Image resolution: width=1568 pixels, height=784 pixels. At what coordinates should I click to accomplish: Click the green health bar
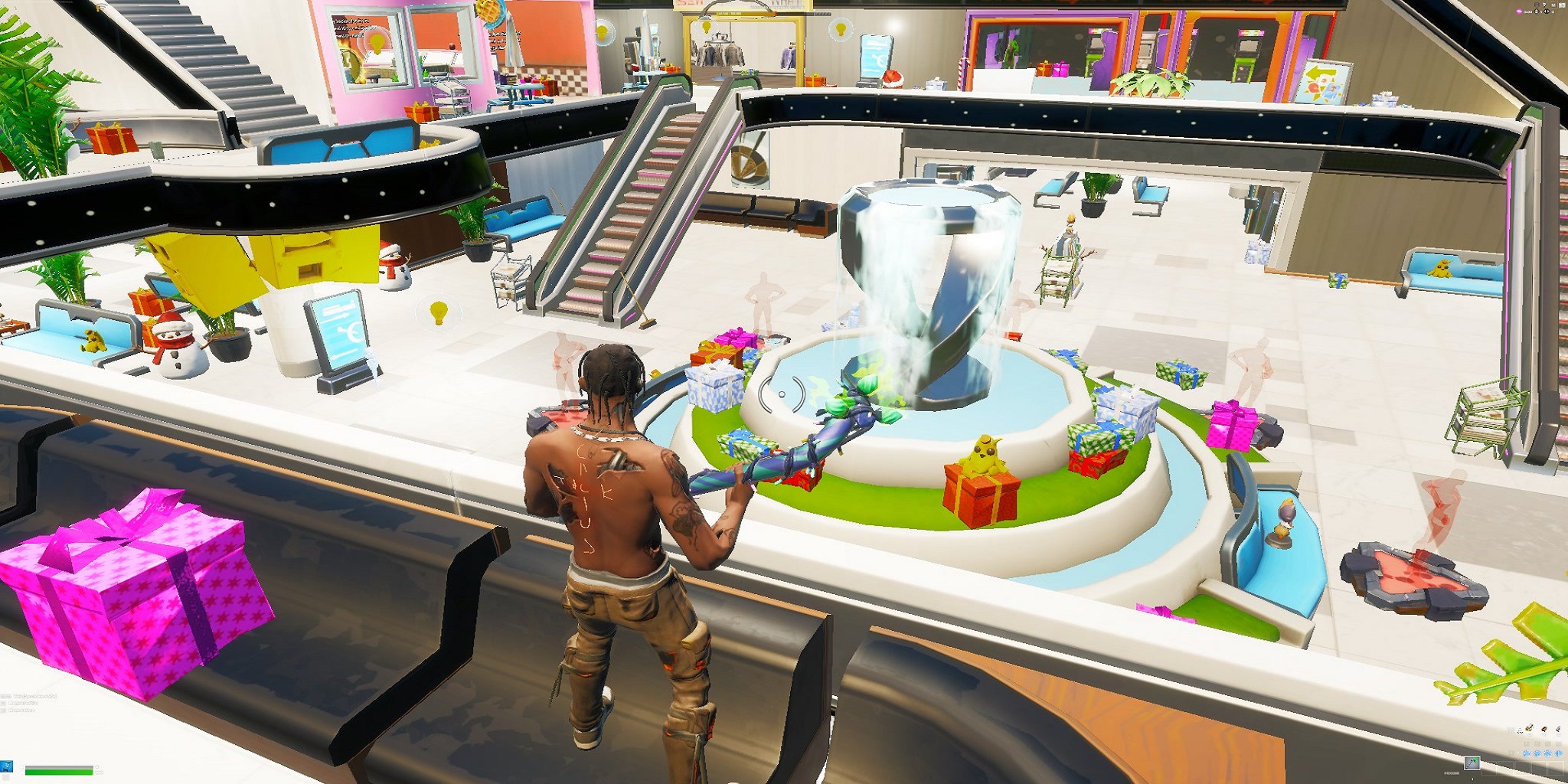point(58,774)
